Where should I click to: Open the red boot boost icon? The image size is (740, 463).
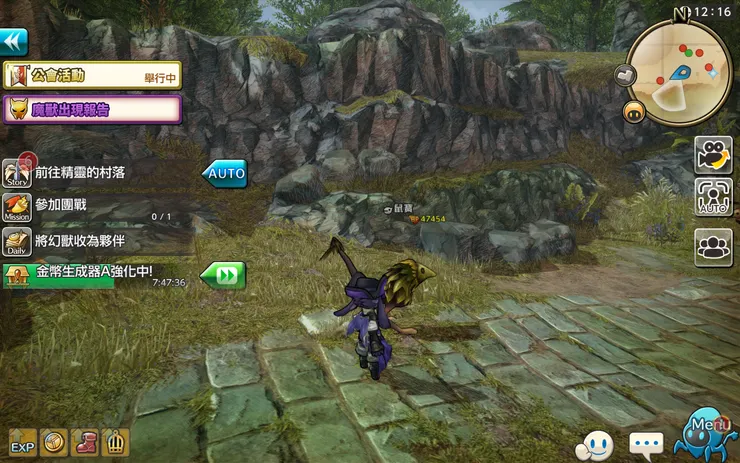86,441
